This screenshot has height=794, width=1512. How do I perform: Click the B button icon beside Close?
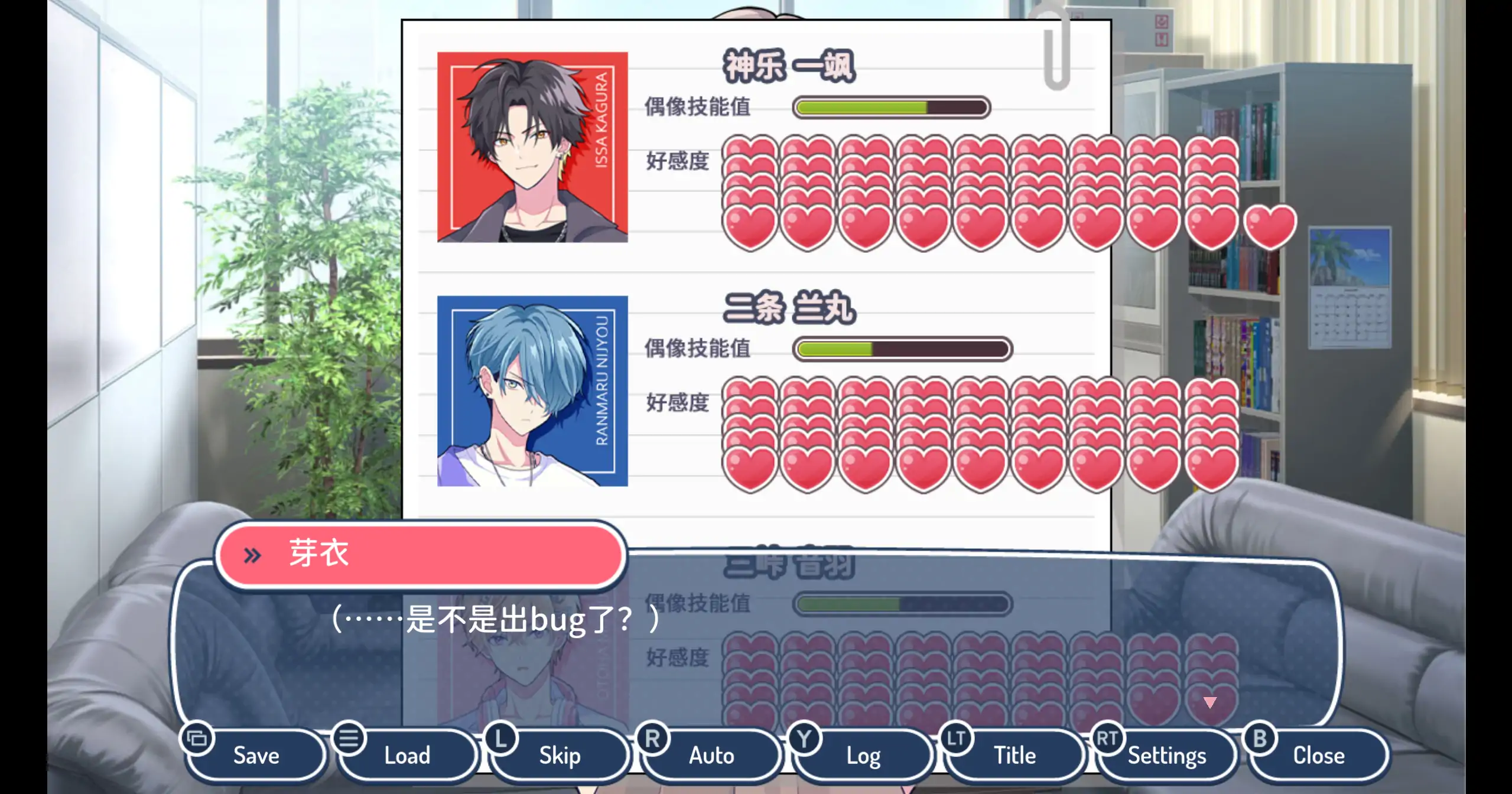(x=1260, y=737)
